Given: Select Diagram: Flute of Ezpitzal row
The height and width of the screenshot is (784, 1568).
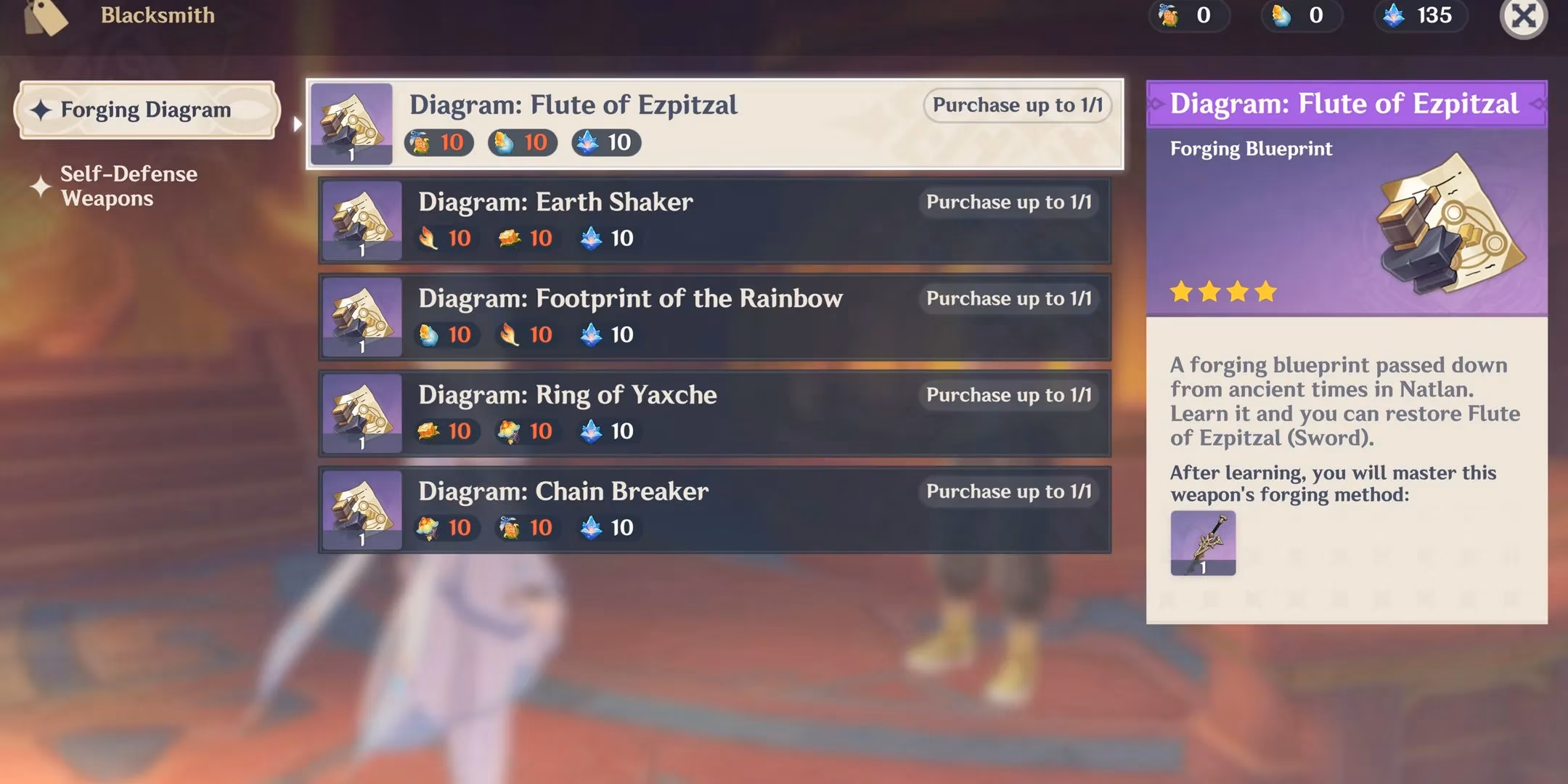Looking at the screenshot, I should click(x=715, y=124).
